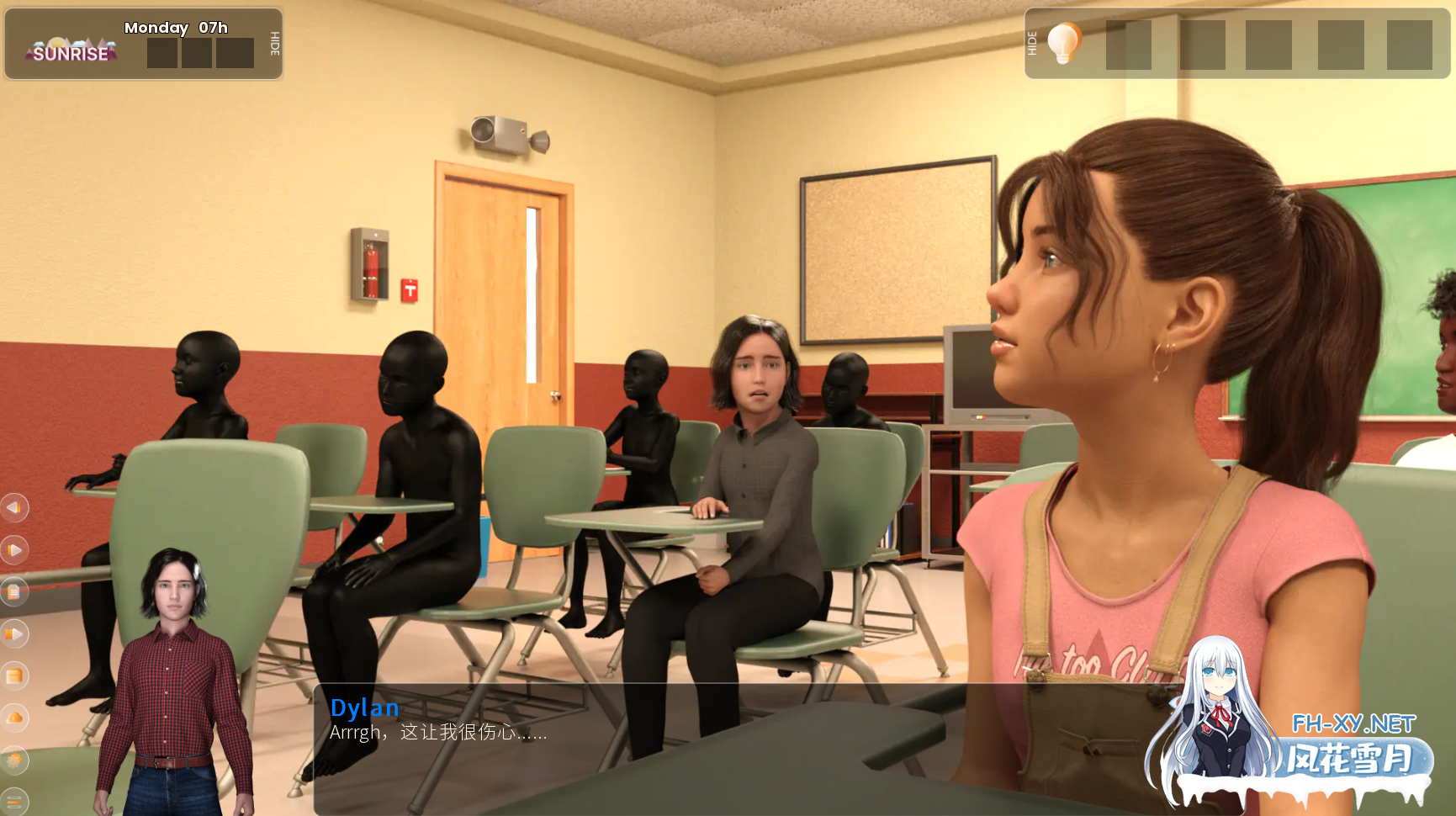Hide the Sunrise time panel
Screen dimensions: 1456x816
pyautogui.click(x=273, y=44)
